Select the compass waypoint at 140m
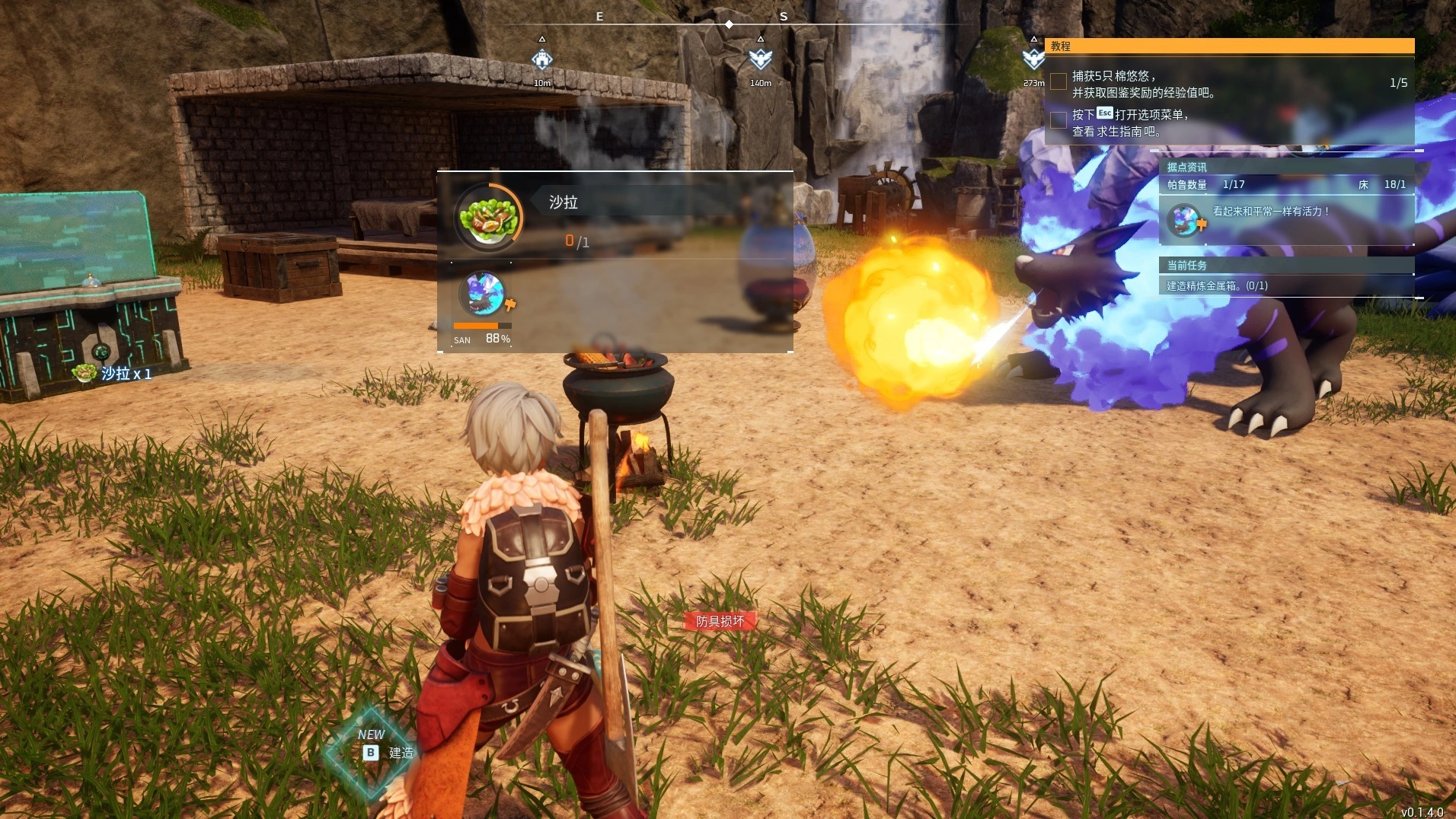Viewport: 1456px width, 819px height. pyautogui.click(x=760, y=59)
